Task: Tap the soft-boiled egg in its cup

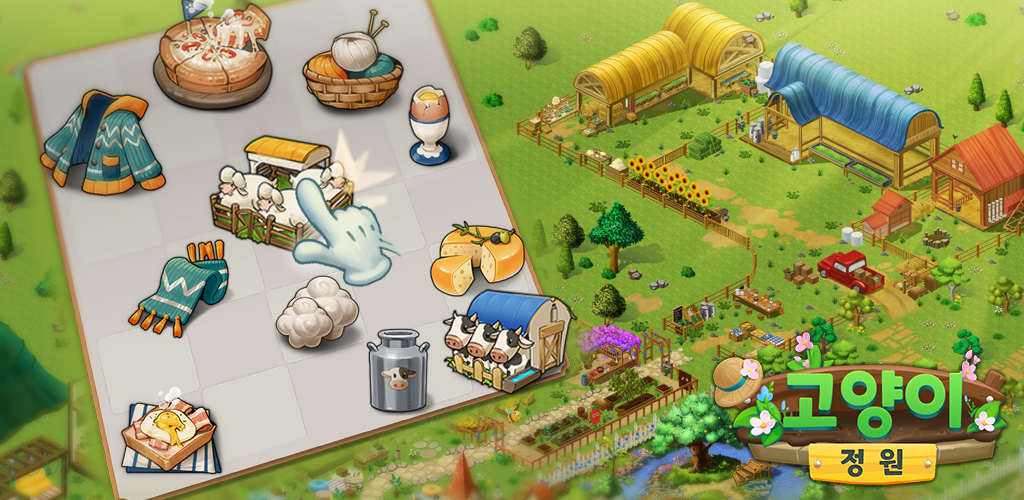Action: tap(430, 124)
